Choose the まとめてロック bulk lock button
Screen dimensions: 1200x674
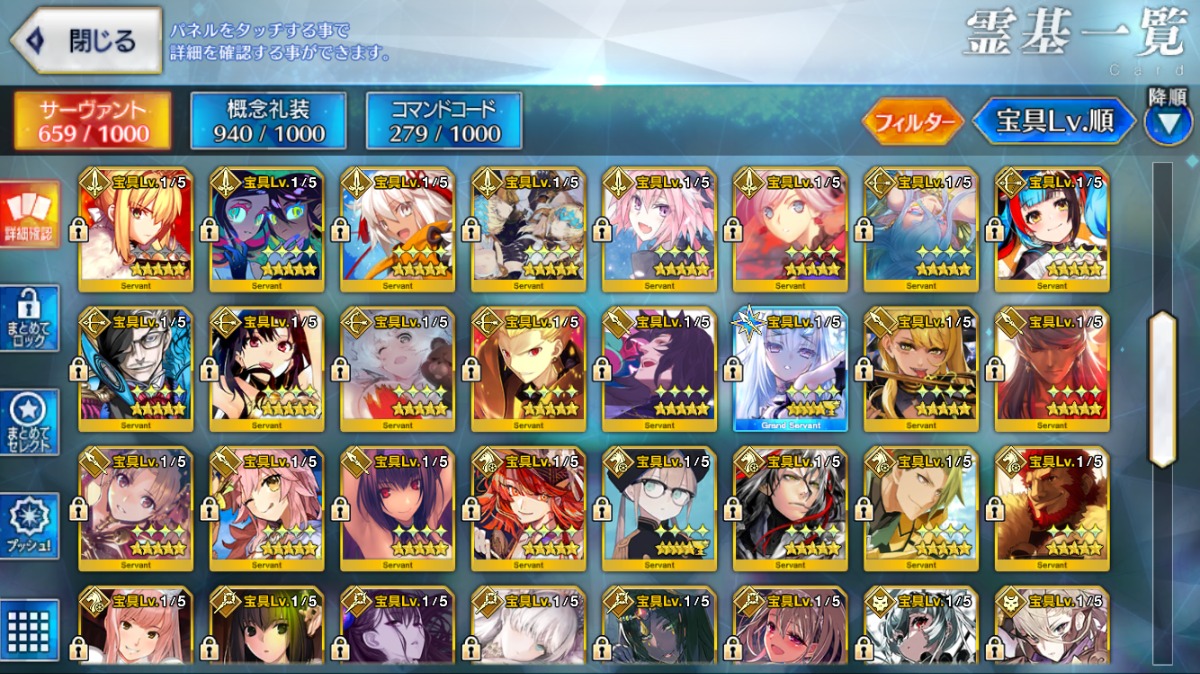[29, 318]
